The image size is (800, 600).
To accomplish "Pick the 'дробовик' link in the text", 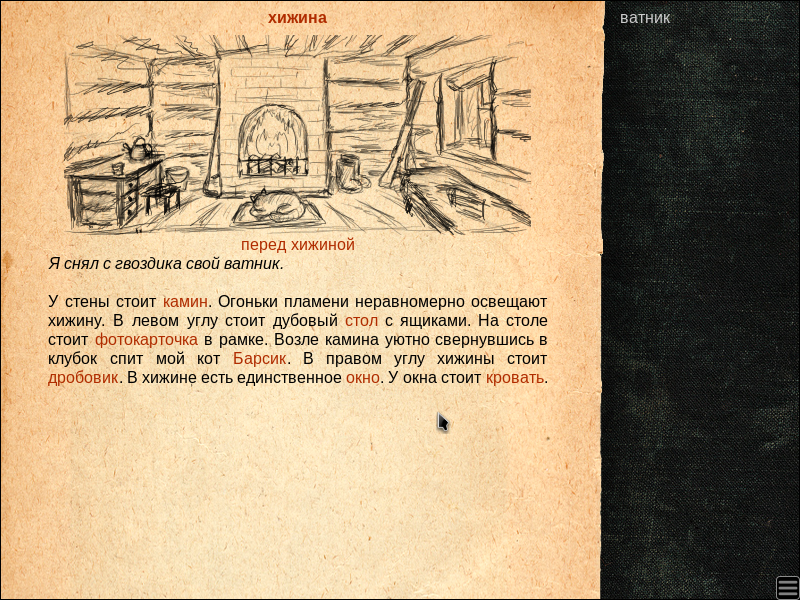I will pyautogui.click(x=83, y=378).
